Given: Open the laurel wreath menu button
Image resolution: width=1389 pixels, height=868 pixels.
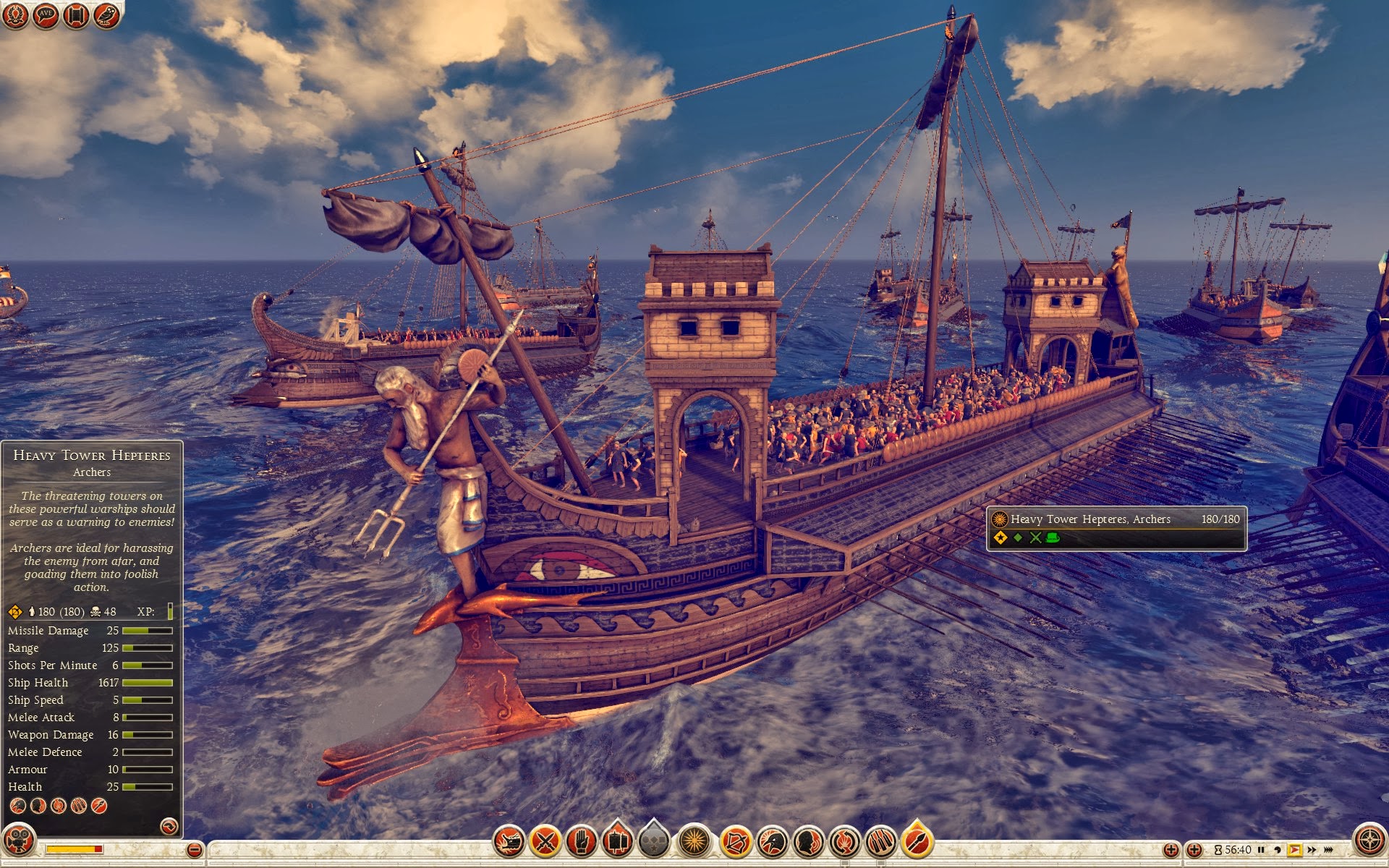Looking at the screenshot, I should 15,15.
